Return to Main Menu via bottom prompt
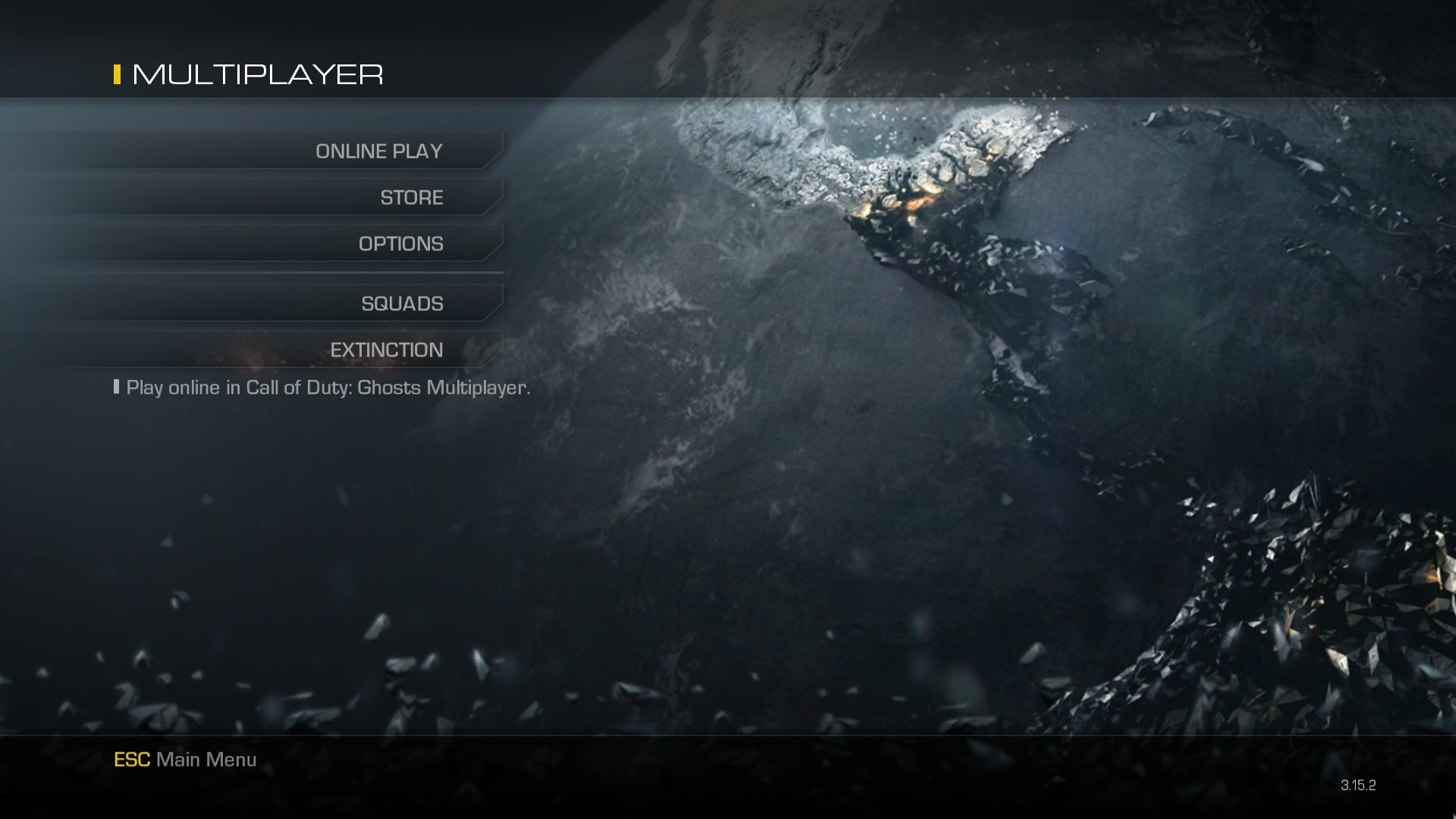The image size is (1456, 819). coord(185,760)
